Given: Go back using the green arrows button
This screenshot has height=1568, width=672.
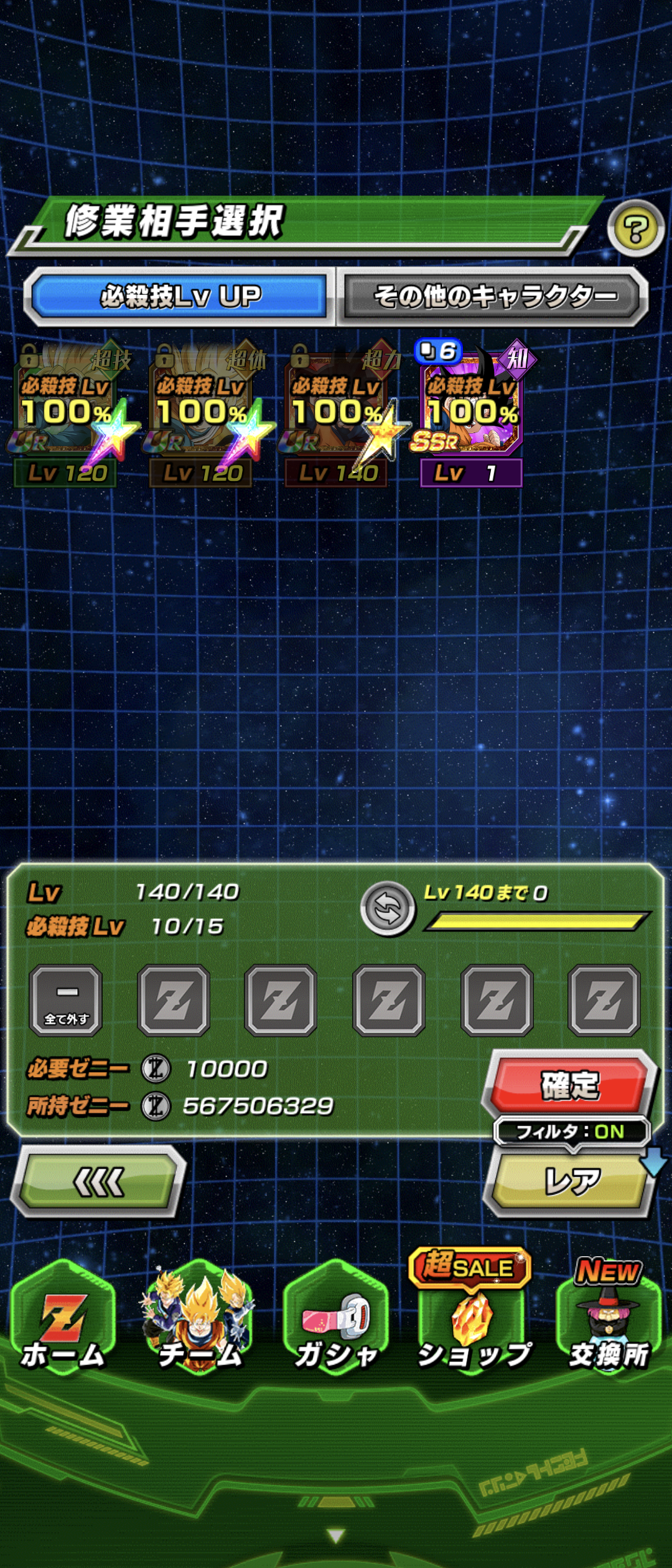Looking at the screenshot, I should point(98,1180).
